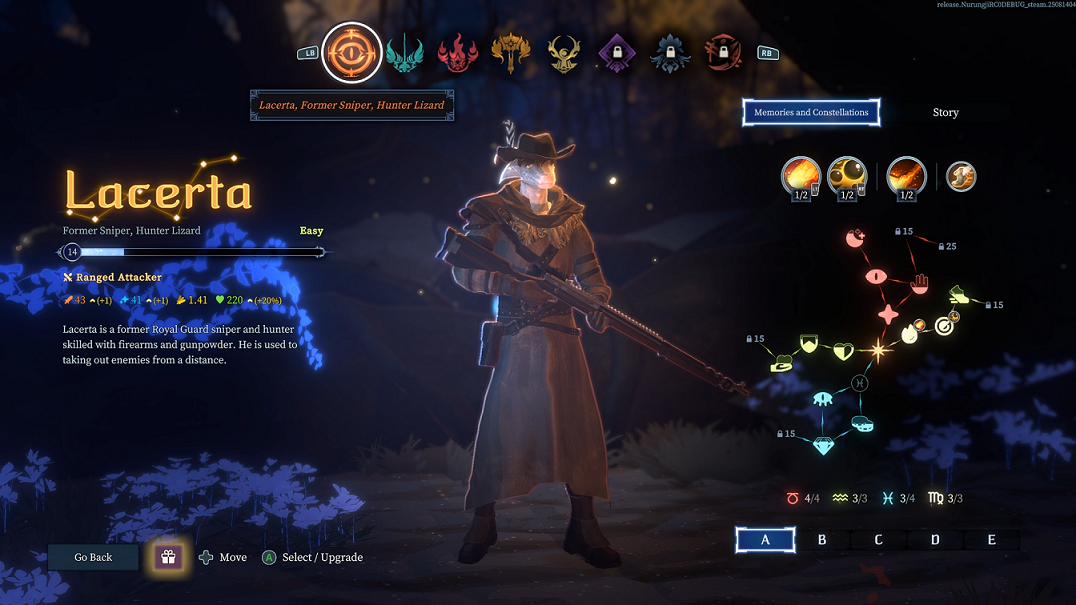Viewport: 1076px width, 605px height.
Task: Open the gift box button
Action: pos(168,557)
